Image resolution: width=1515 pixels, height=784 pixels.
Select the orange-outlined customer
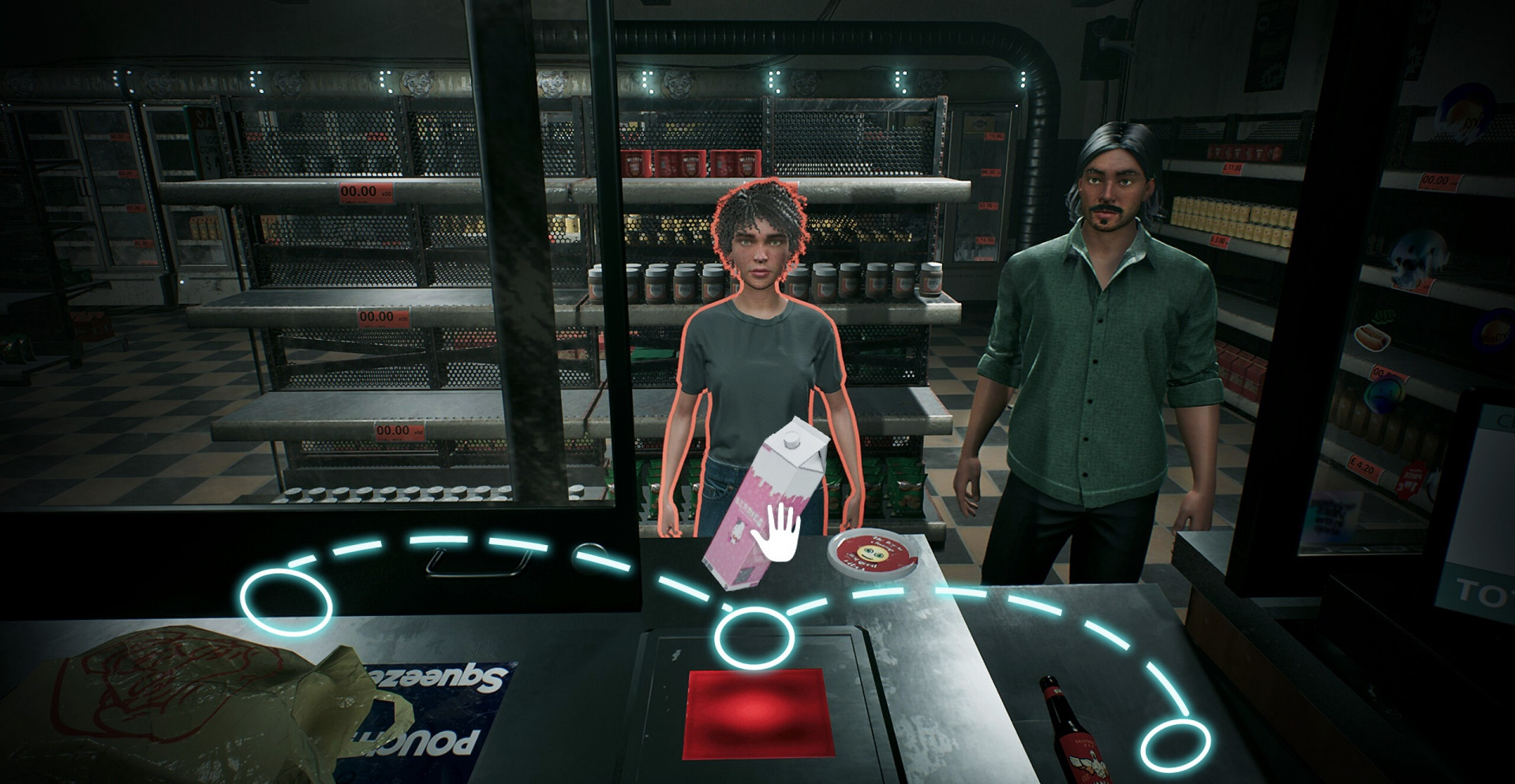coord(759,331)
